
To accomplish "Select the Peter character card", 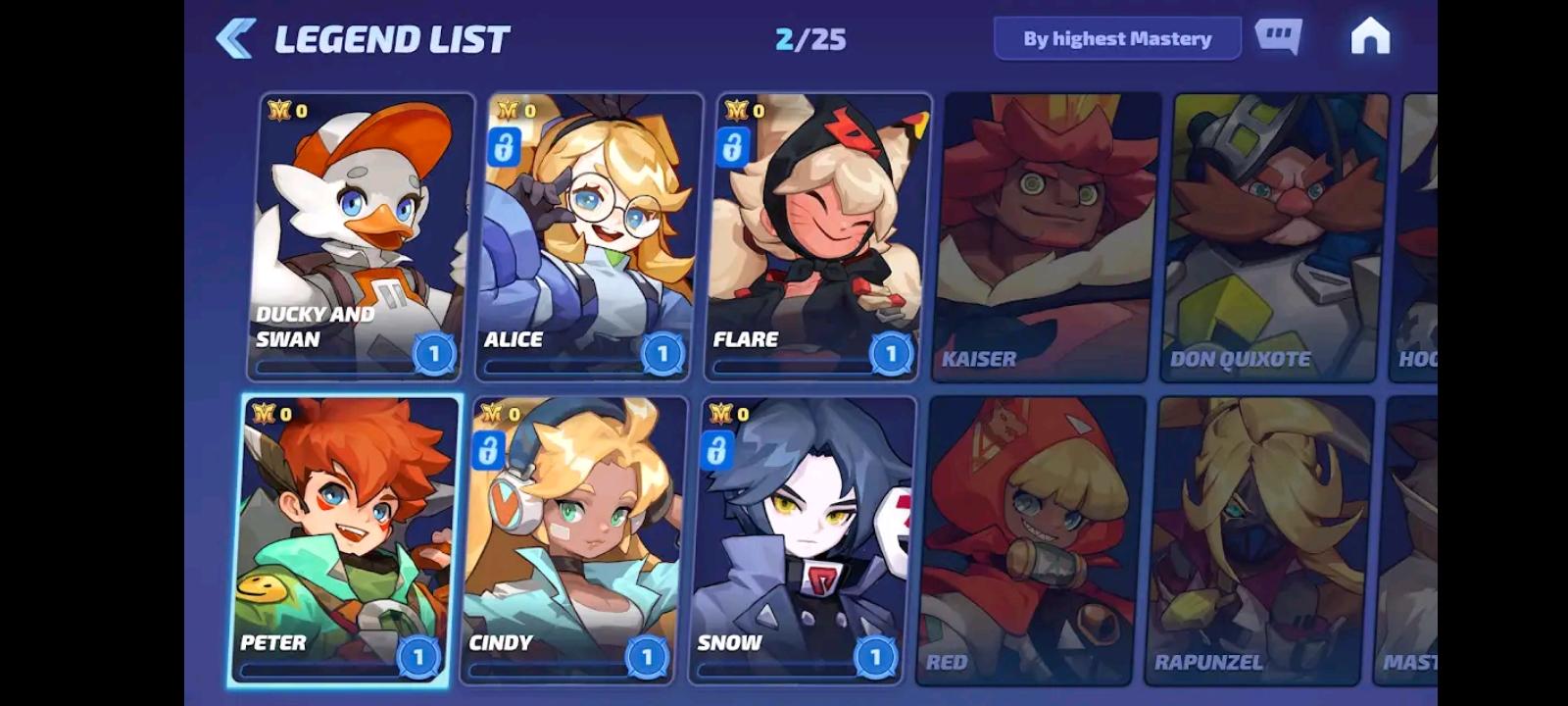I will (341, 534).
